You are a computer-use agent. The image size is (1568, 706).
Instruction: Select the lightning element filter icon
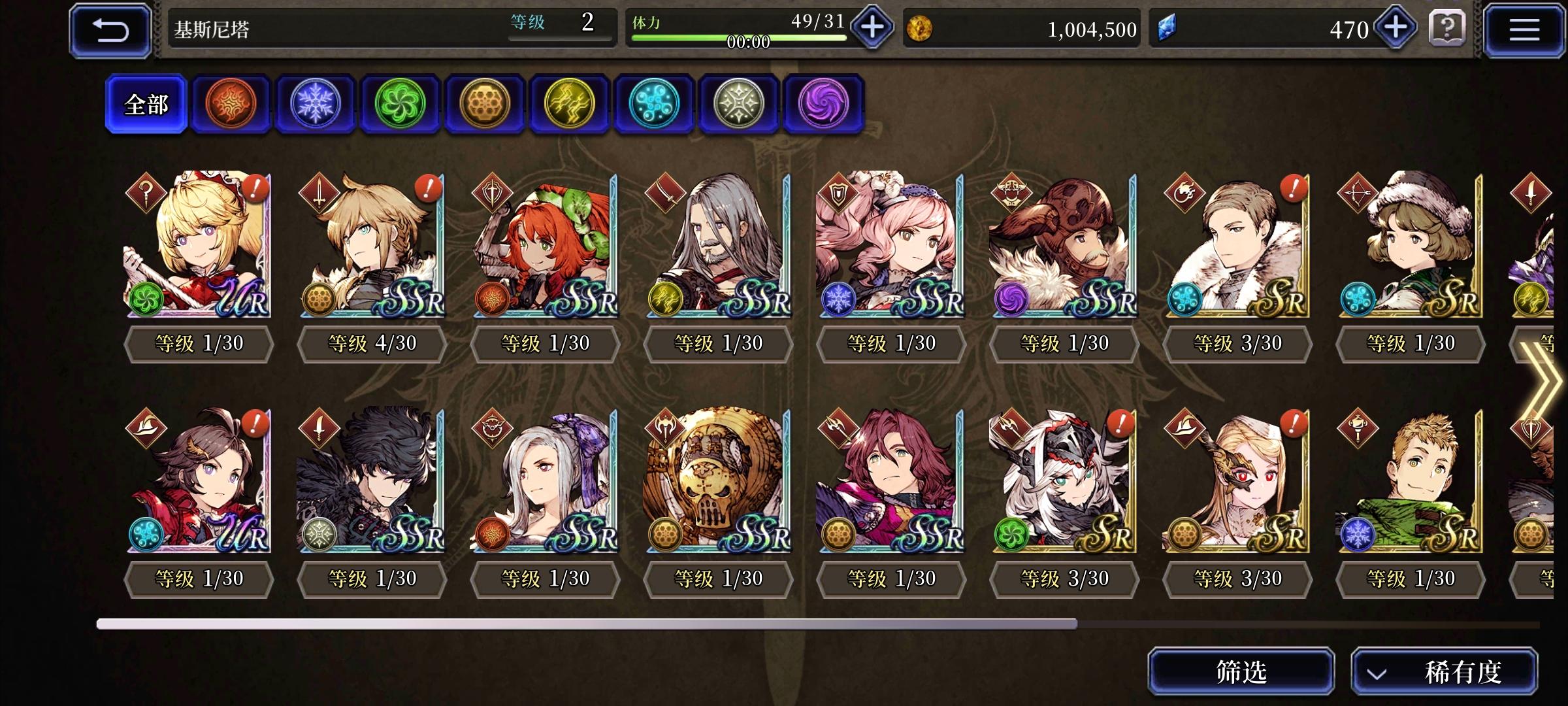[x=570, y=103]
